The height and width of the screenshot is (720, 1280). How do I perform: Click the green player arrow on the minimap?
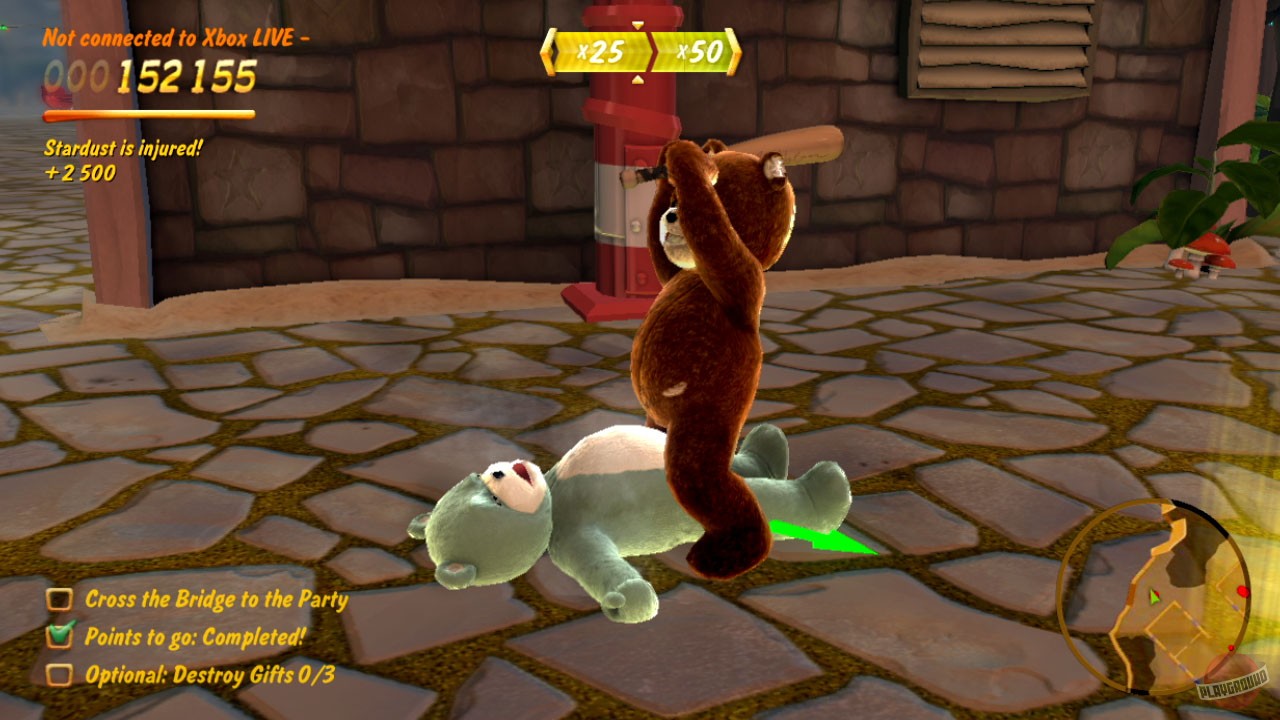tap(1155, 597)
